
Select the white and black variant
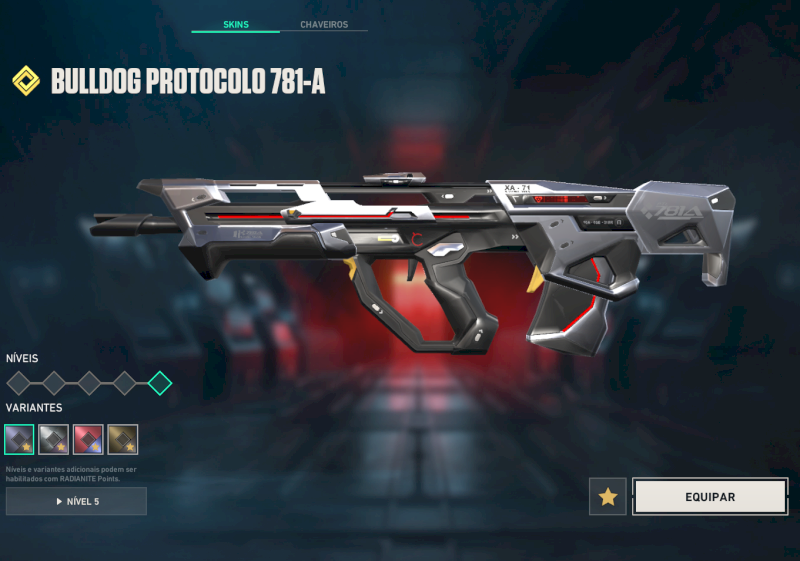coord(53,439)
